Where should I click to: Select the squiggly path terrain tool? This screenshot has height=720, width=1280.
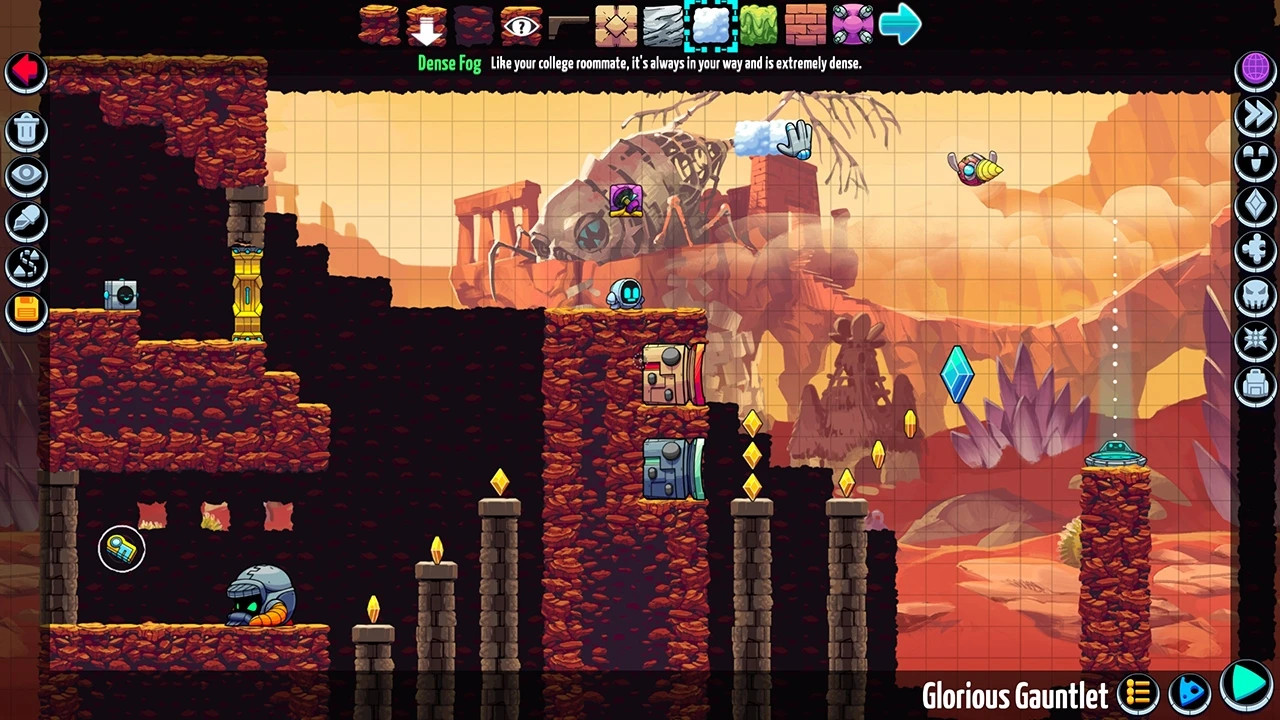pos(25,265)
